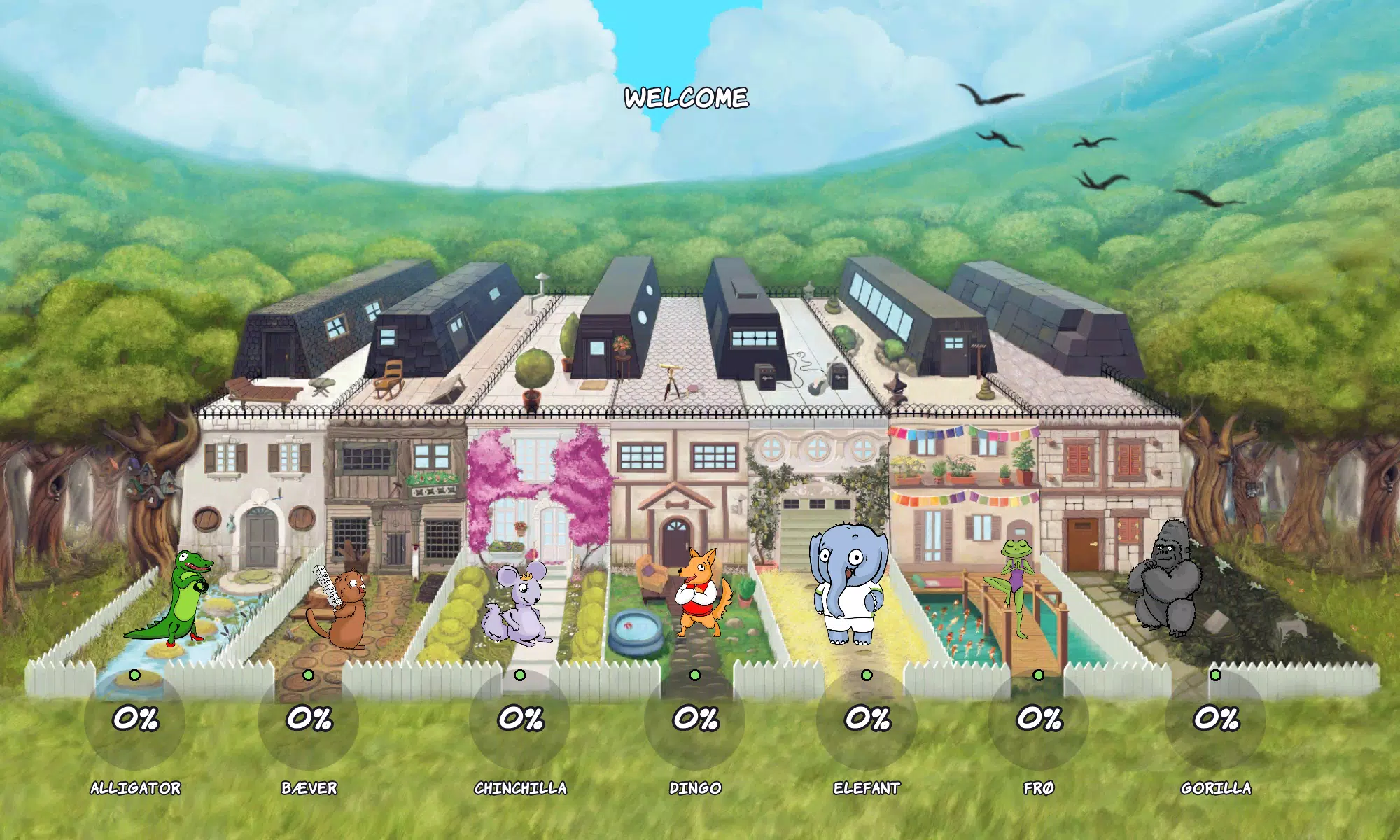Click the WELCOME heading
Image resolution: width=1400 pixels, height=840 pixels.
[687, 98]
